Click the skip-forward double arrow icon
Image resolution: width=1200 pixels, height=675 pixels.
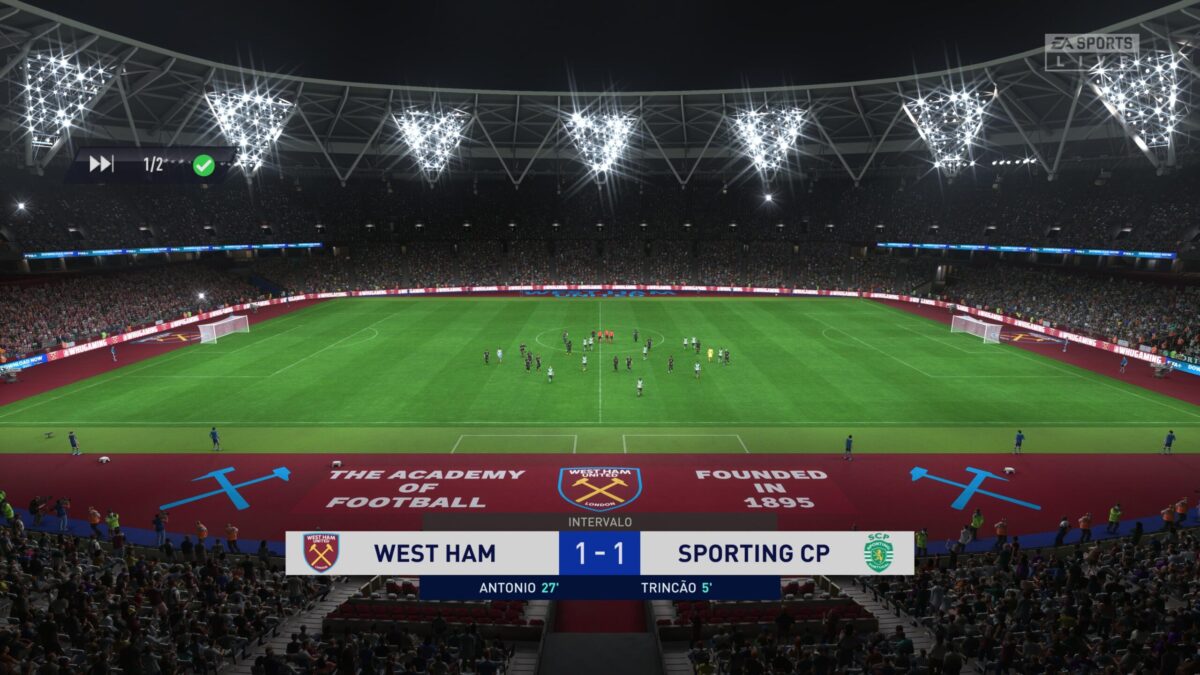101,164
